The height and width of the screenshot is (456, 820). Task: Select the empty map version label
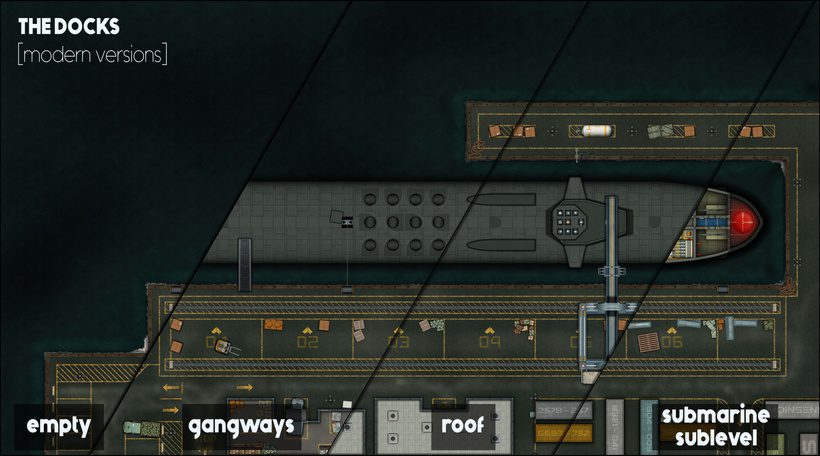[58, 426]
